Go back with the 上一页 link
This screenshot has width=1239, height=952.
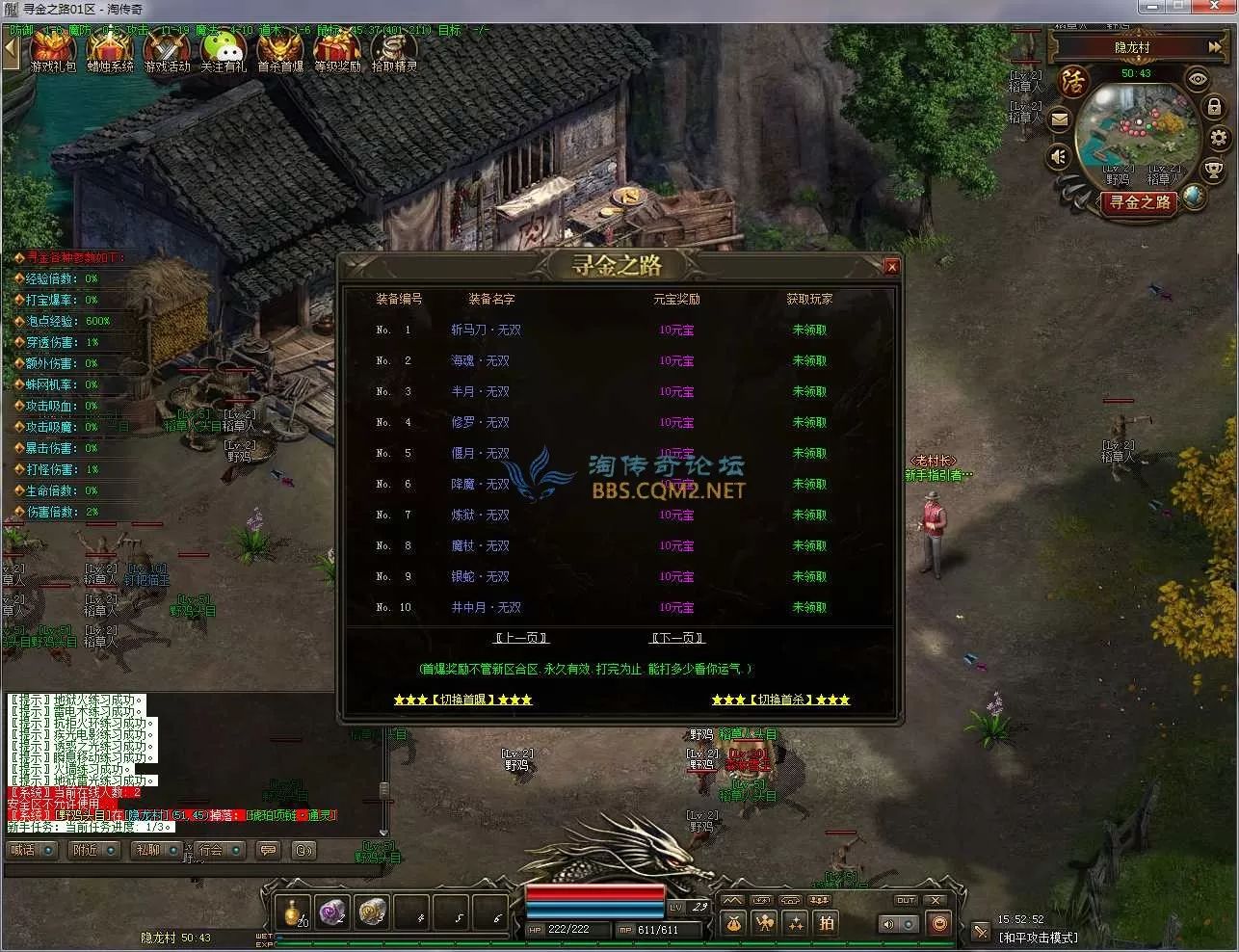coord(520,638)
